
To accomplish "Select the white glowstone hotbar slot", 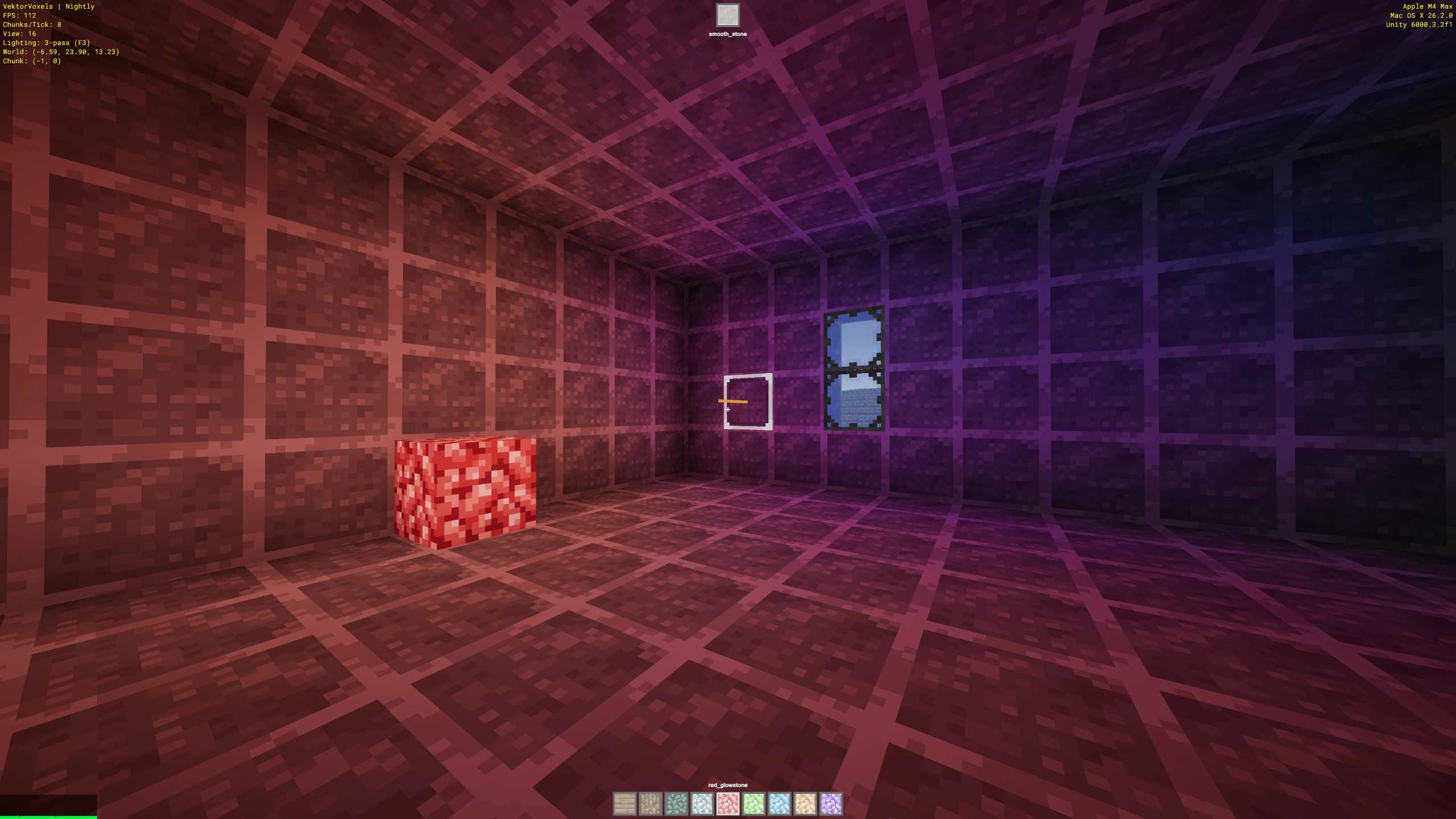I will (x=702, y=804).
